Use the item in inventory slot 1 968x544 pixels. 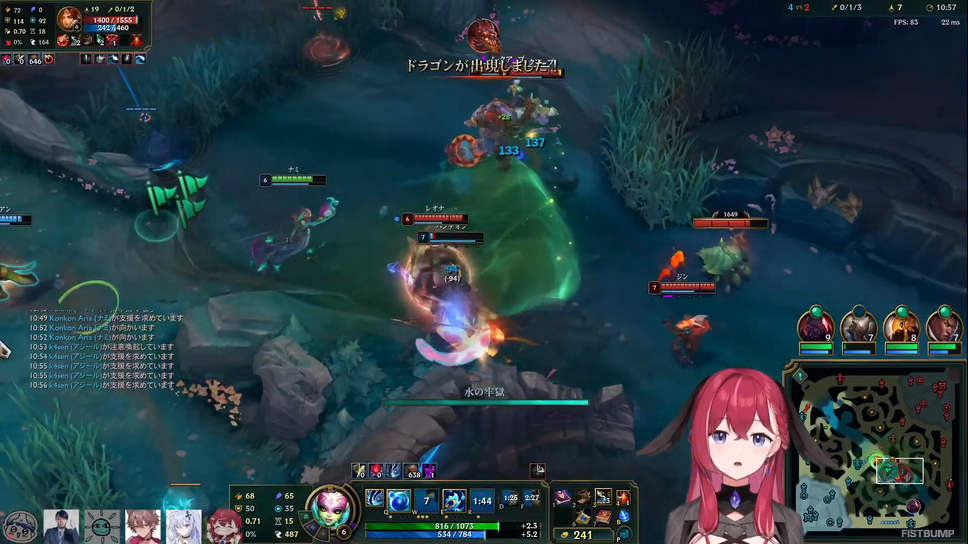565,498
